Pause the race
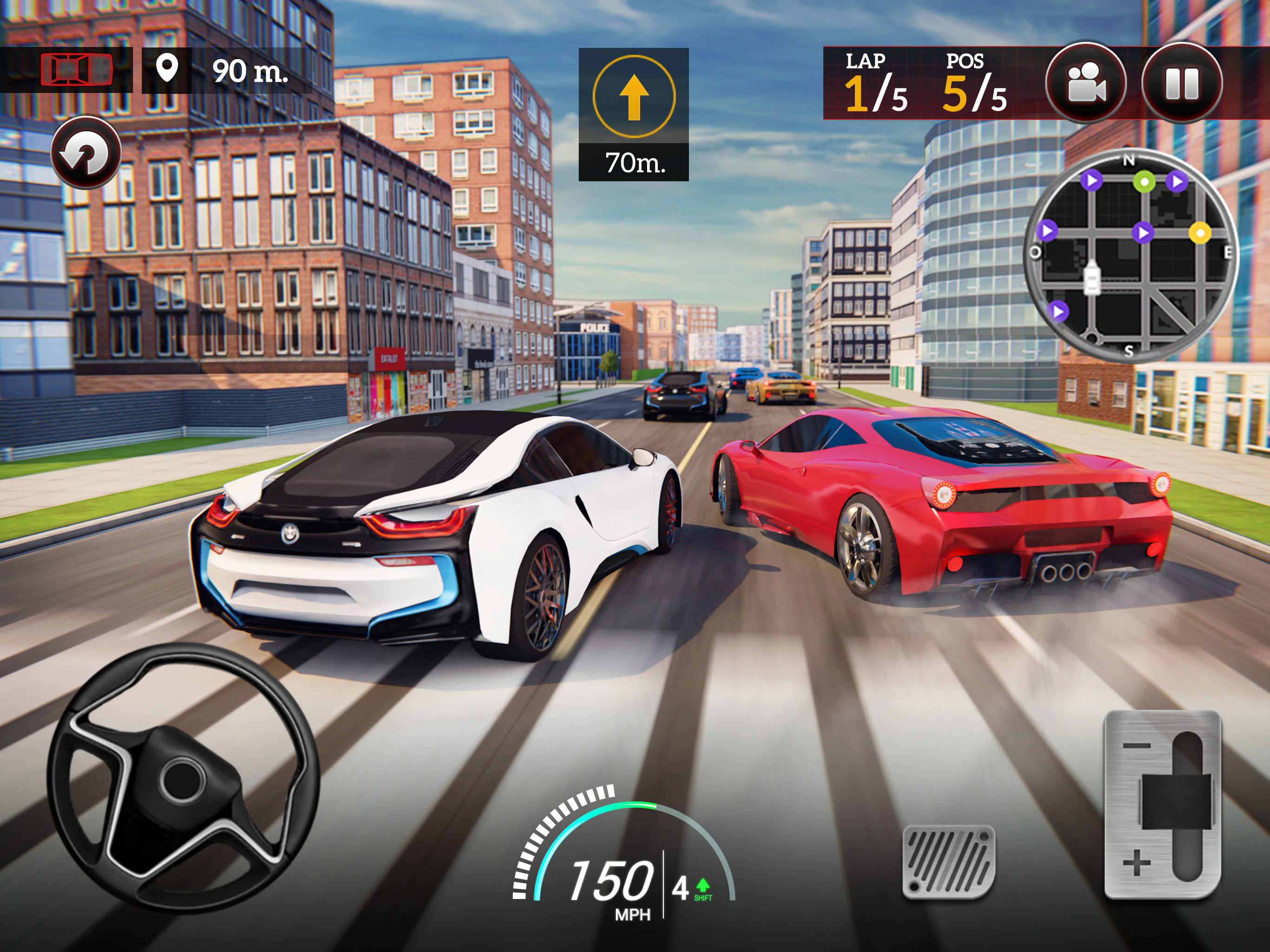Viewport: 1270px width, 952px height. (1182, 83)
